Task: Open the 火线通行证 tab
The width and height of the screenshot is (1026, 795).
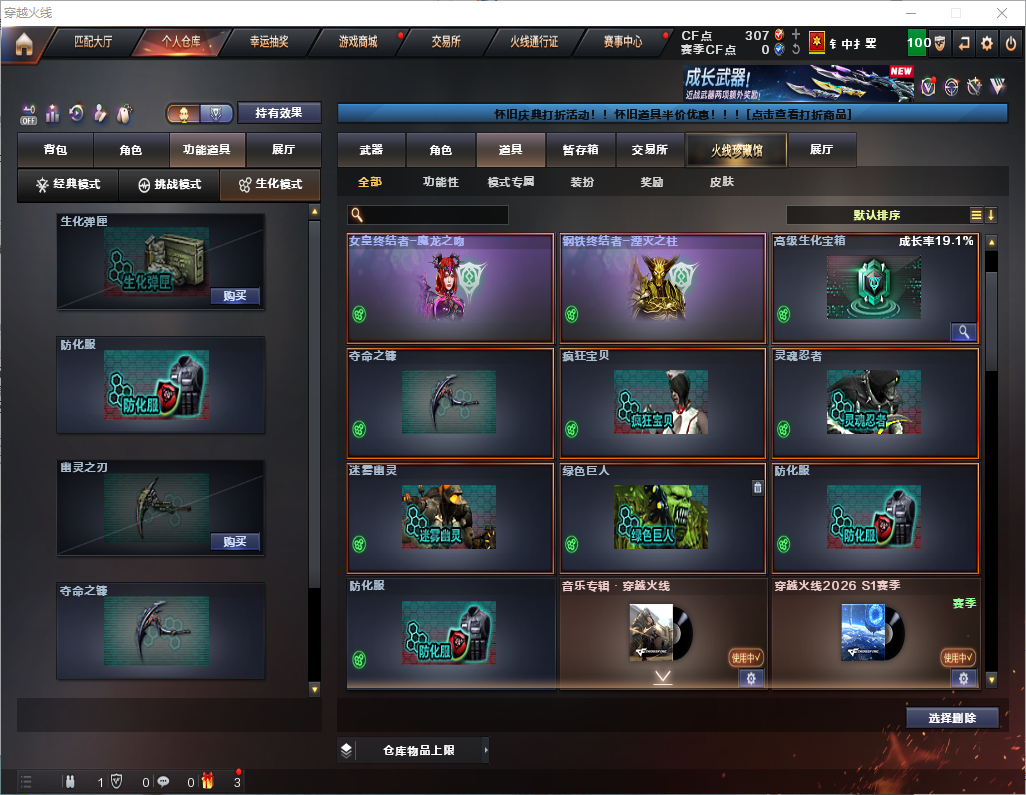Action: pos(534,43)
